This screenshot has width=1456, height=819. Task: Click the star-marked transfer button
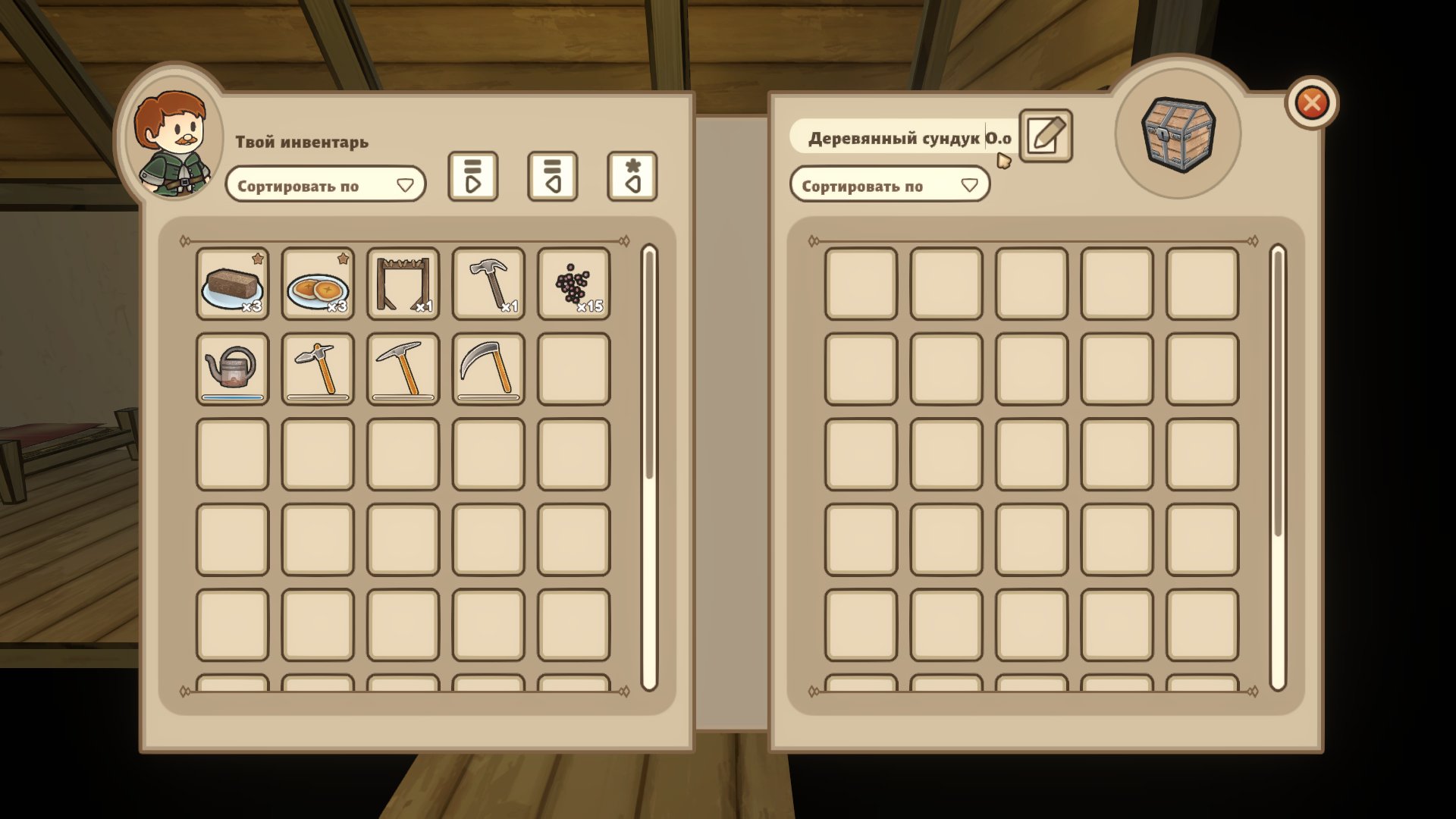632,177
